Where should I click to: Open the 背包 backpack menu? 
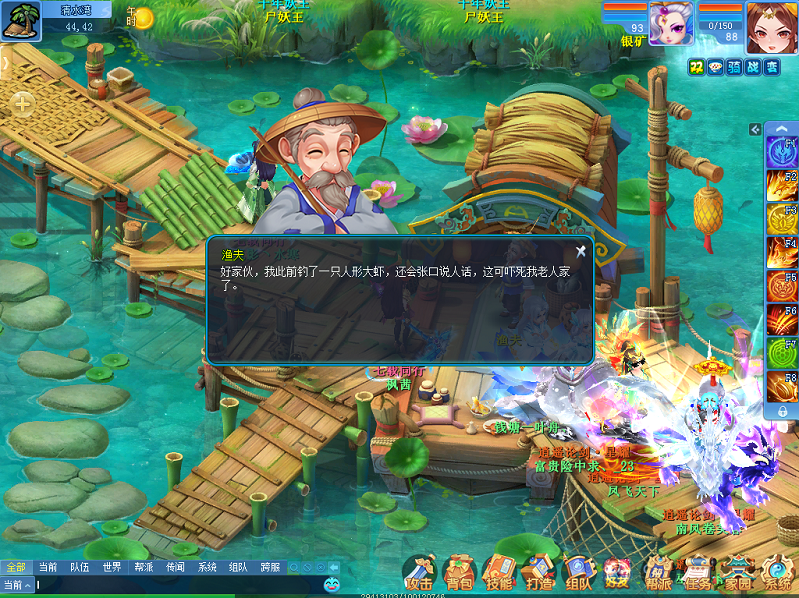coord(459,573)
